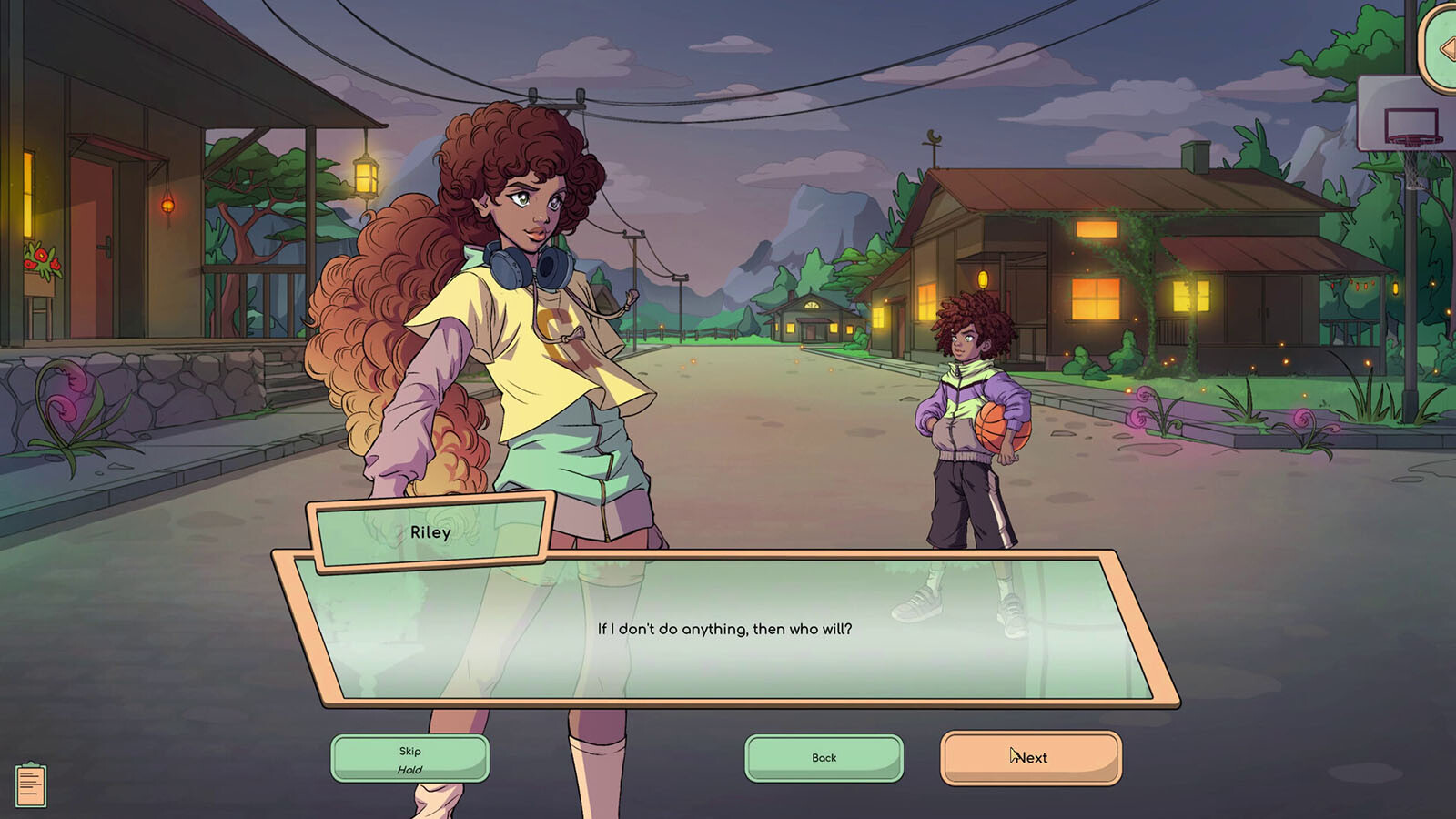Screen dimensions: 1456x819
Task: Go to previous line with Back
Action: point(824,758)
